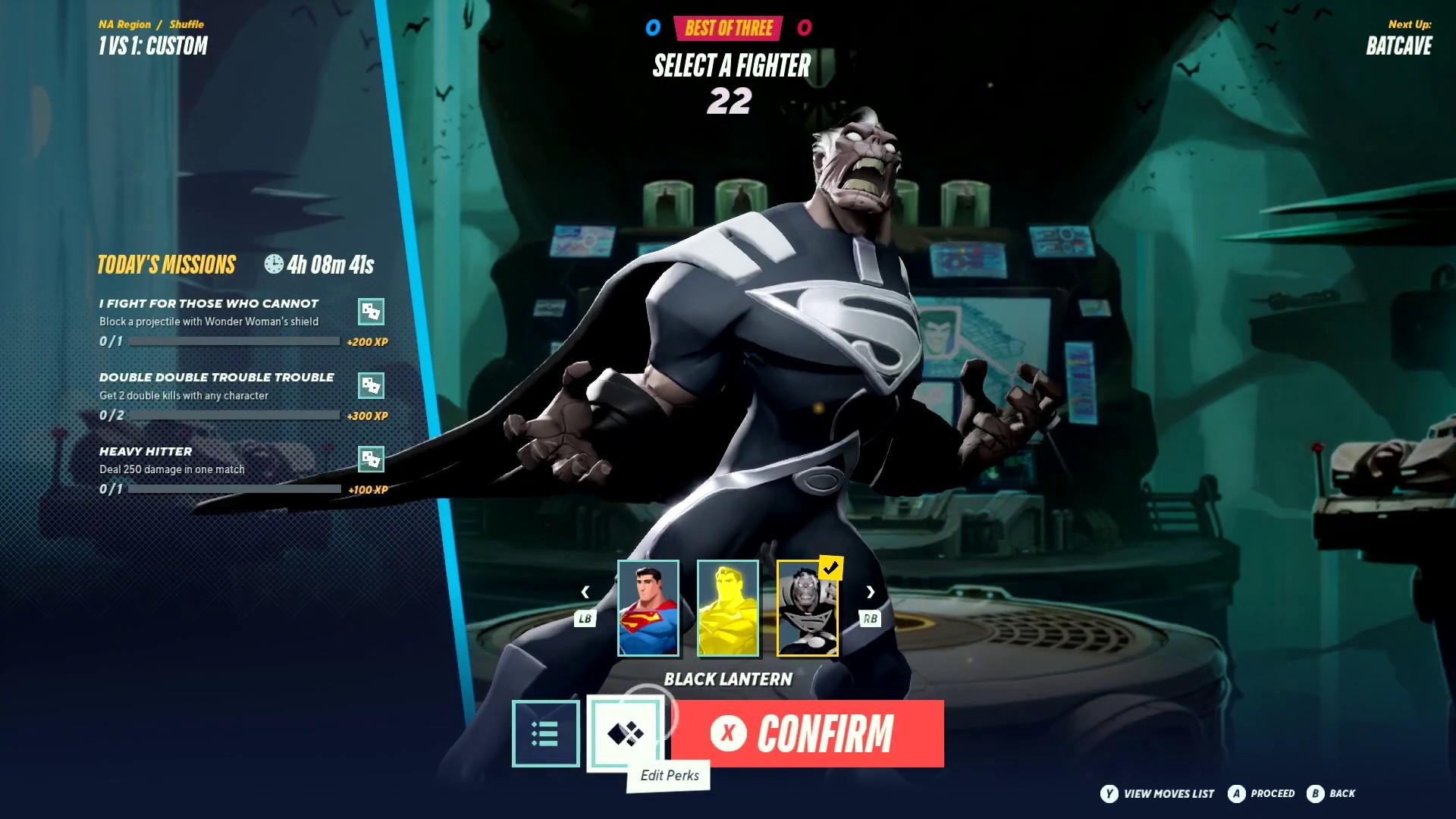Viewport: 1456px width, 819px height.
Task: Open the Edit Perks button
Action: point(626,733)
